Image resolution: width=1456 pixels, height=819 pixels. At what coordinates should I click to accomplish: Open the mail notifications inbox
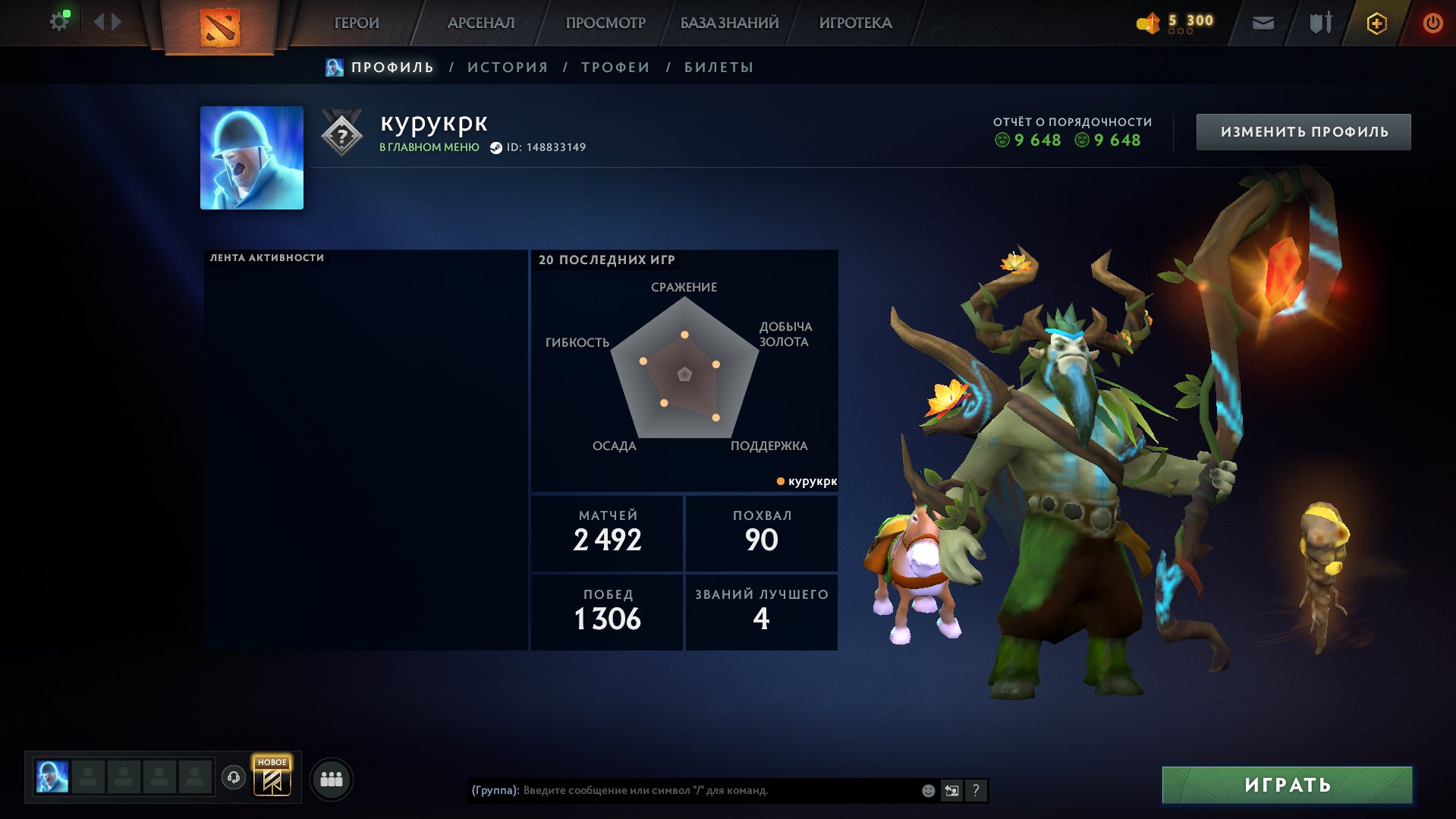1262,23
